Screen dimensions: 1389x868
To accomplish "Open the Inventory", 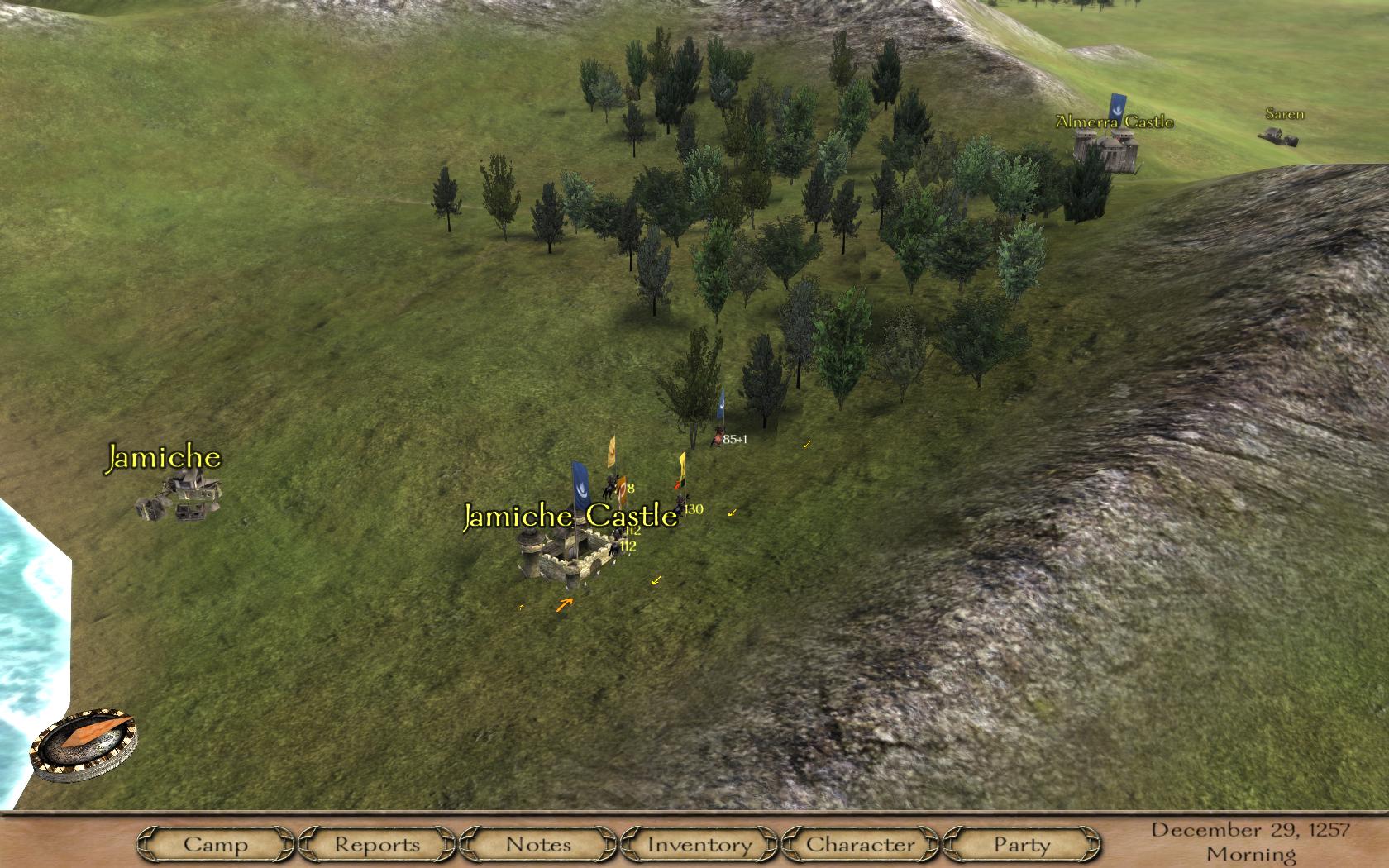I will pos(699,844).
